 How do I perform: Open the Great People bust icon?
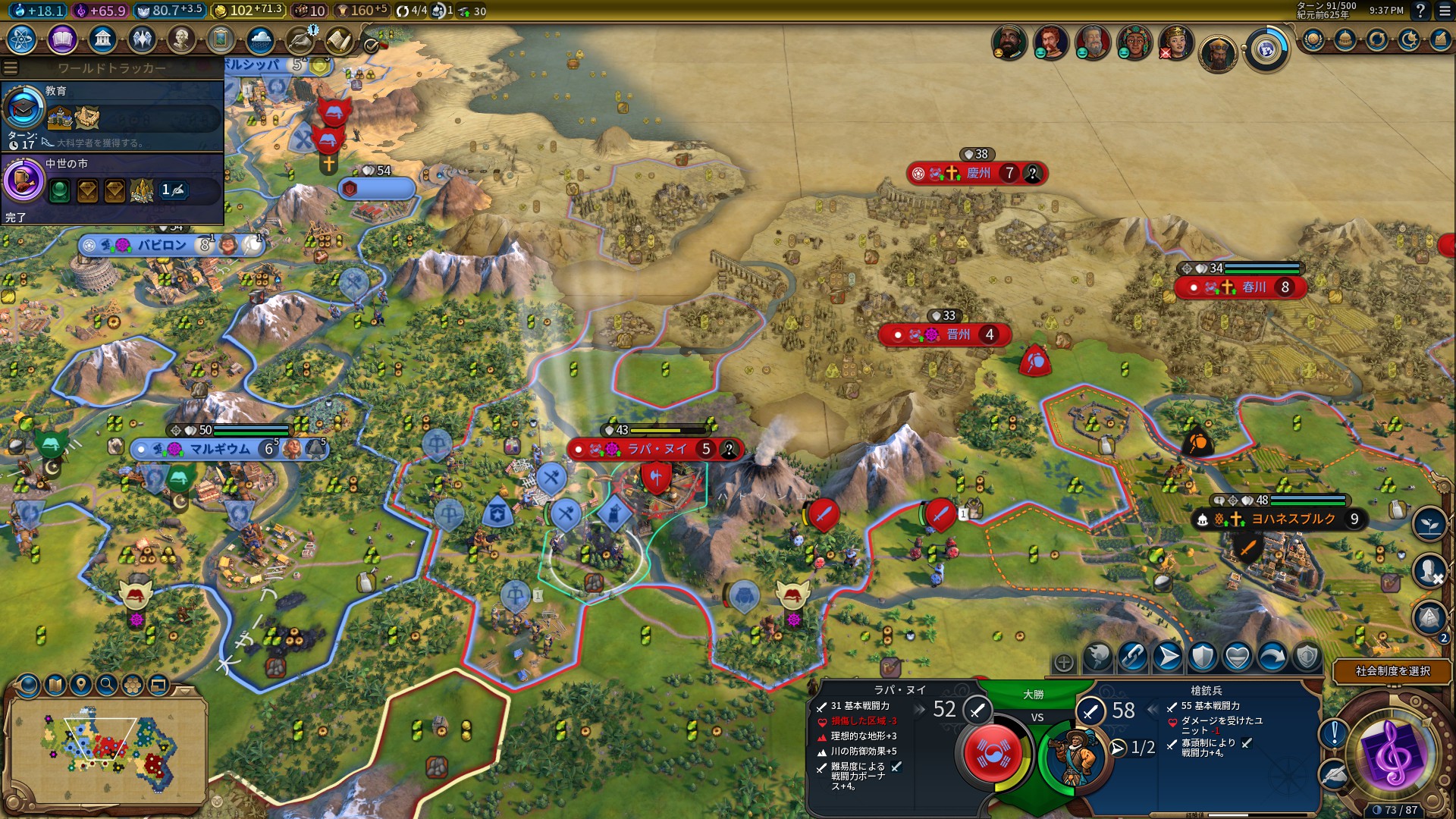tap(181, 39)
